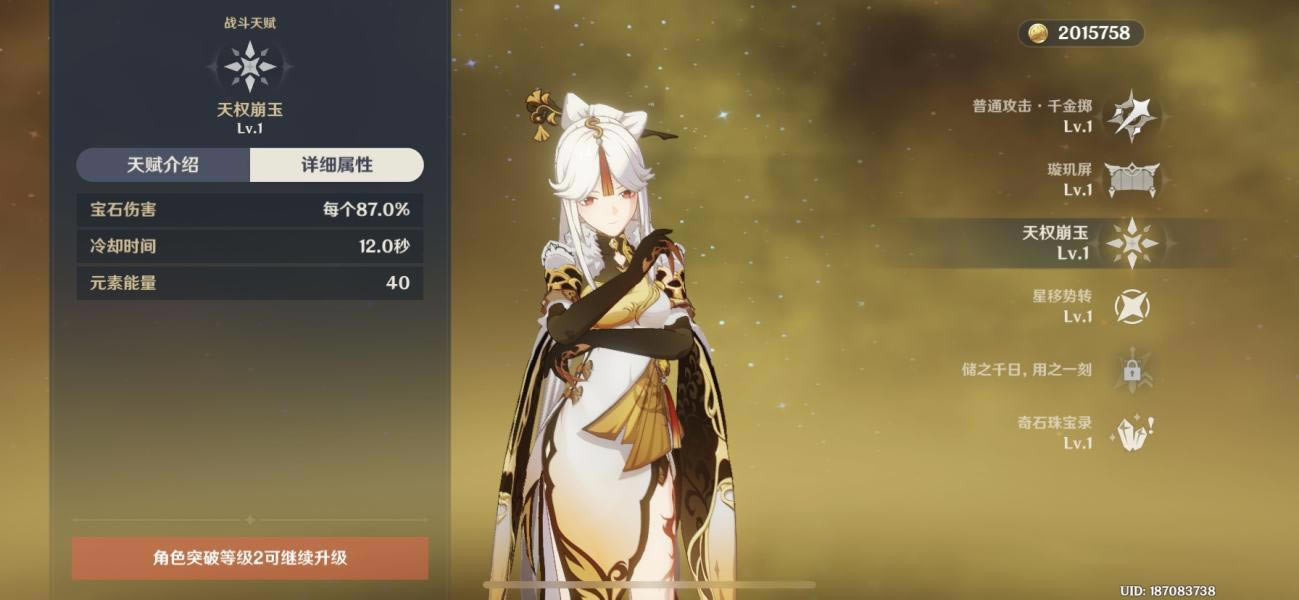Switch to the 天赋介绍 tab
This screenshot has height=600, width=1299.
tap(163, 165)
